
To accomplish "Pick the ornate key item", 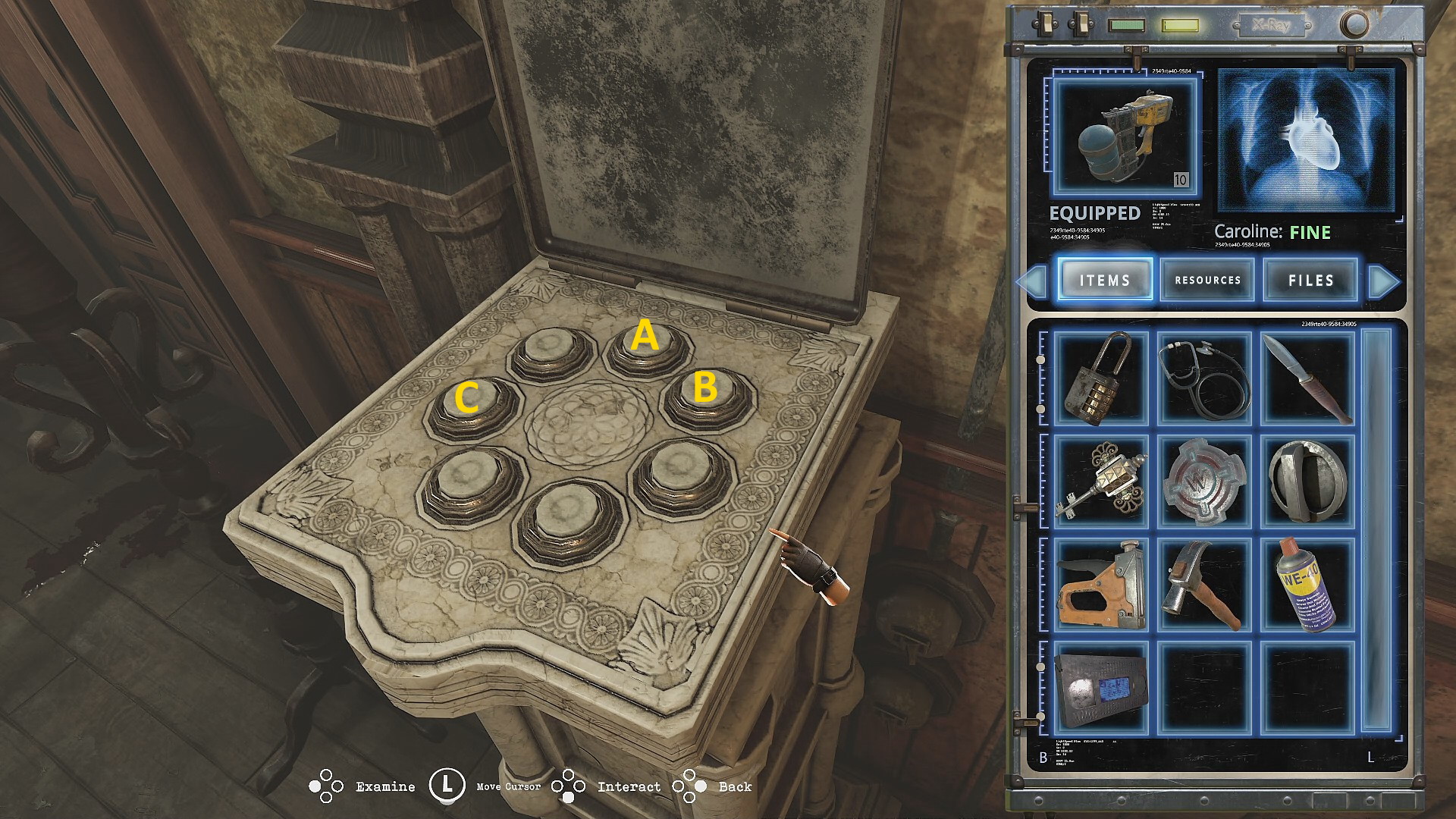I will tap(1101, 481).
